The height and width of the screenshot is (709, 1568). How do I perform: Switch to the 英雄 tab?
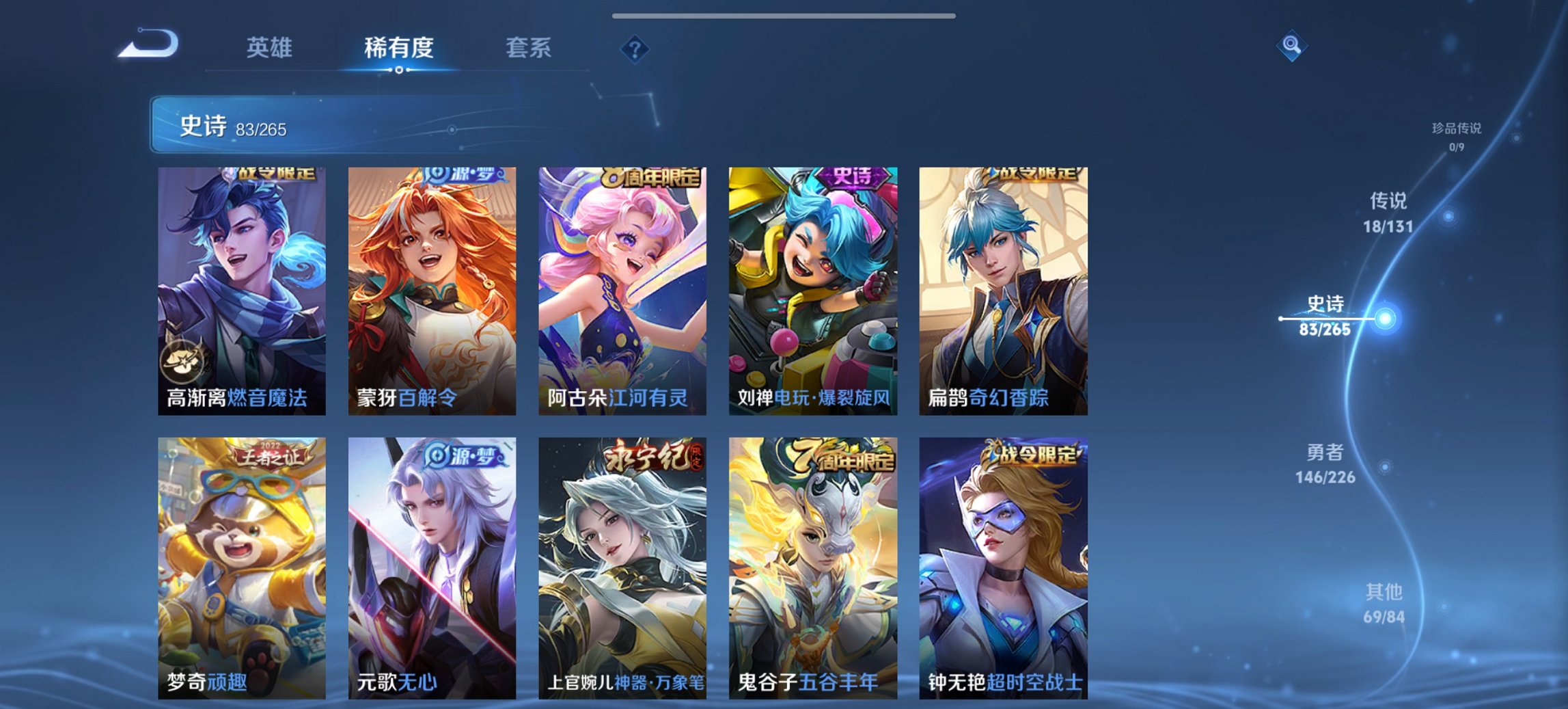pos(272,48)
